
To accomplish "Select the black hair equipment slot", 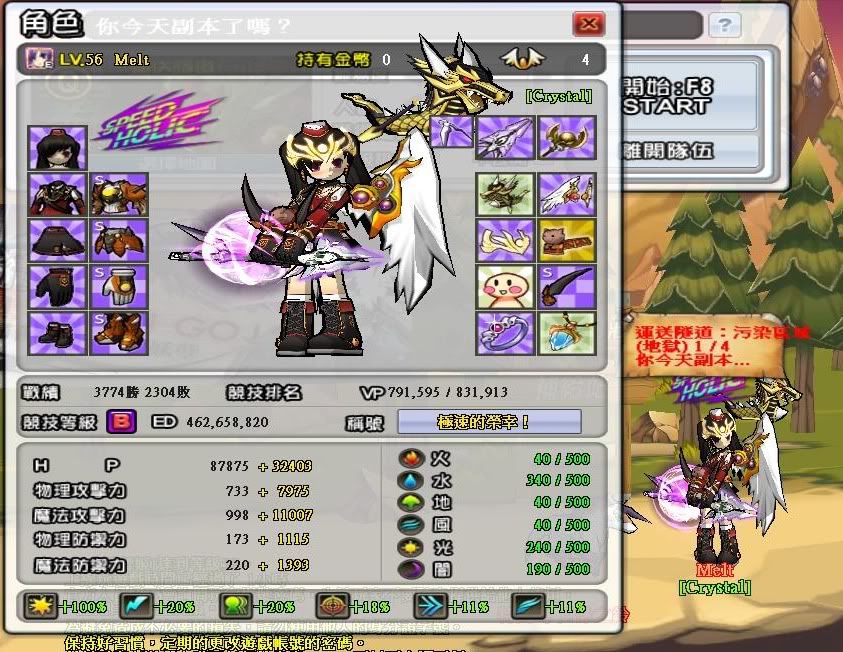I will pos(57,148).
